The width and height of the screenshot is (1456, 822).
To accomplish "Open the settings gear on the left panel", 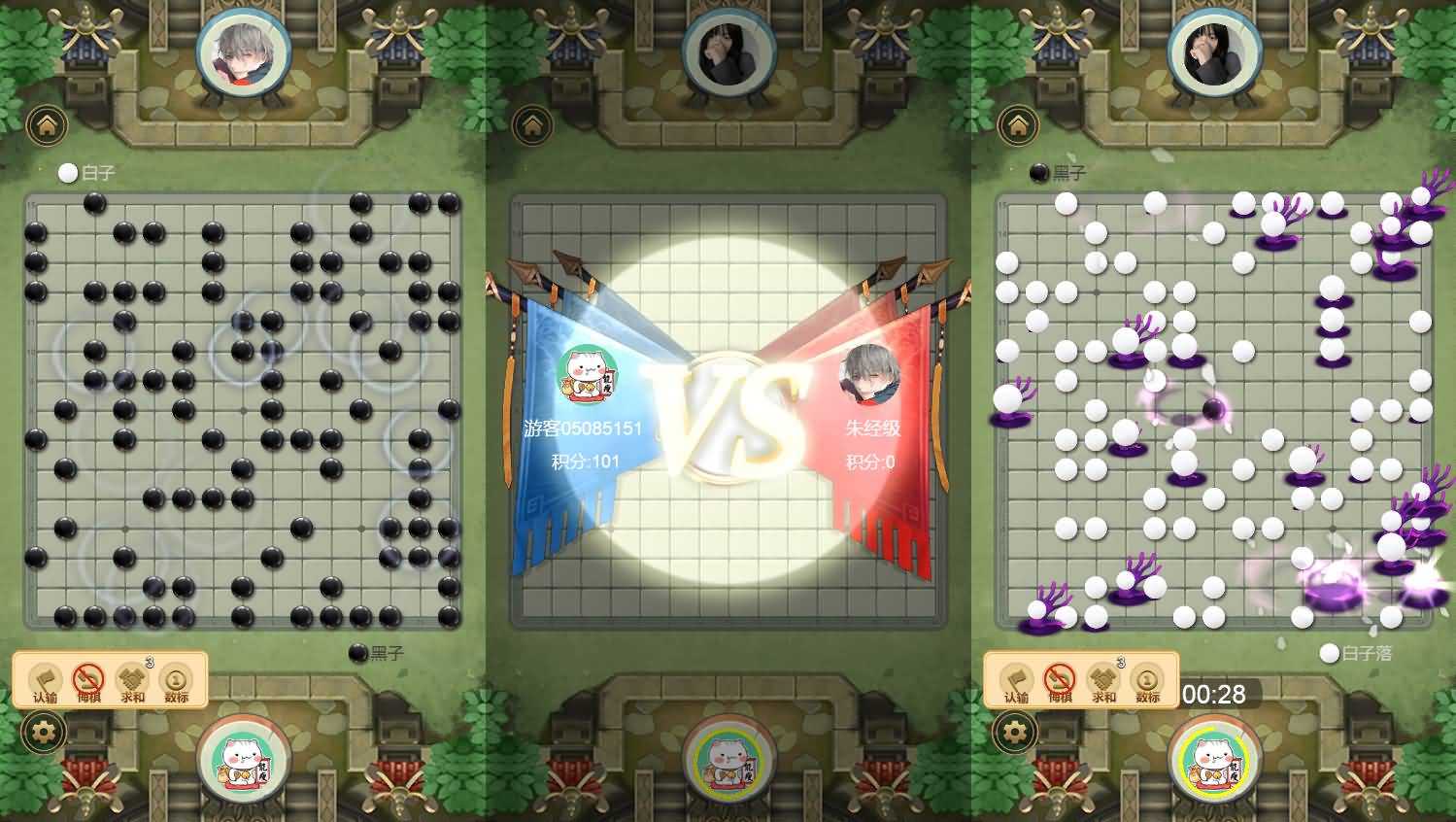I will pyautogui.click(x=43, y=730).
